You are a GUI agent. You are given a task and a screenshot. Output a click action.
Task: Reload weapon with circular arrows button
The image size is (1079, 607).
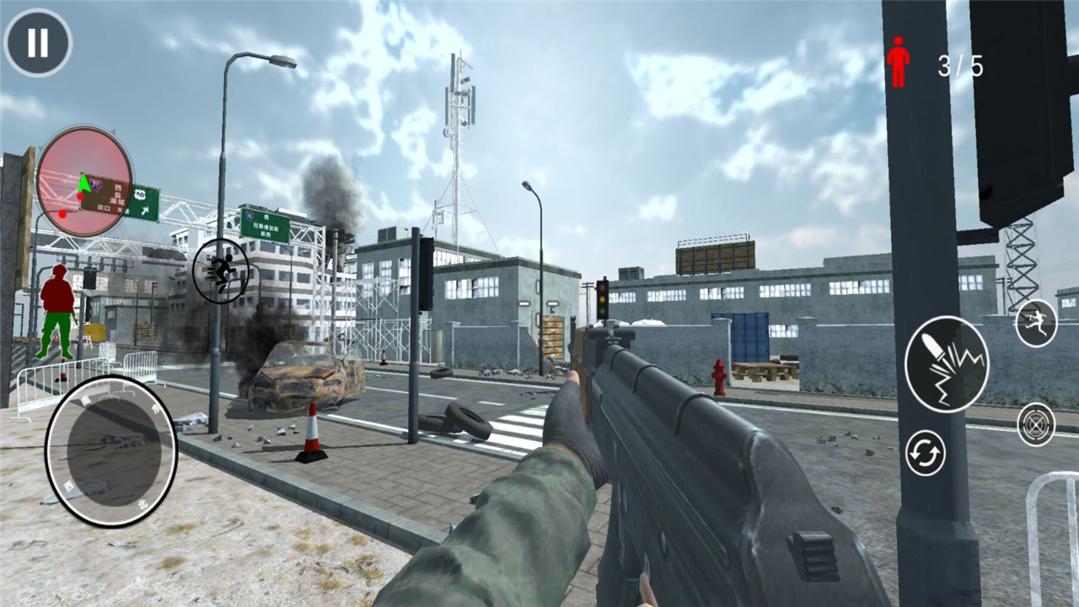(x=925, y=454)
